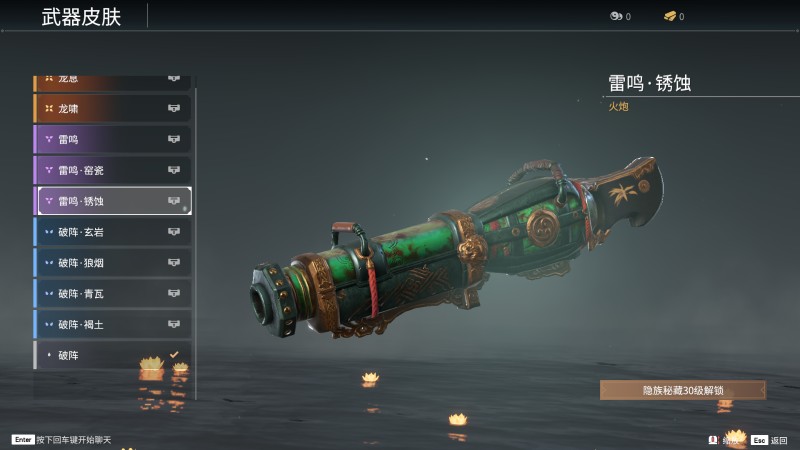800x450 pixels.
Task: Select the 破阵·青瓦 skin
Action: 112,294
